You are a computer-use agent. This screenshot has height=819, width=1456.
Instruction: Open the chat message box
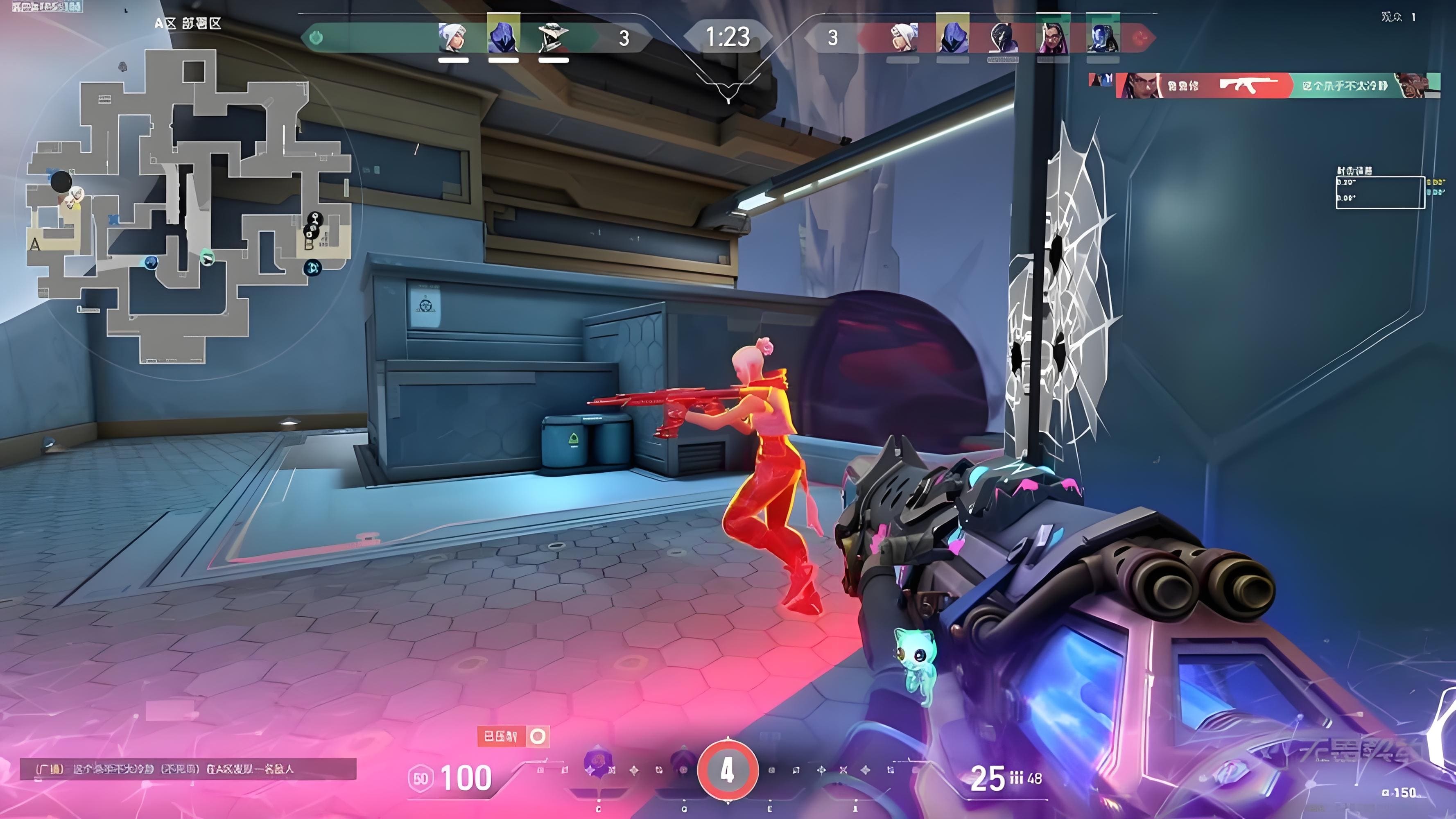coord(188,769)
